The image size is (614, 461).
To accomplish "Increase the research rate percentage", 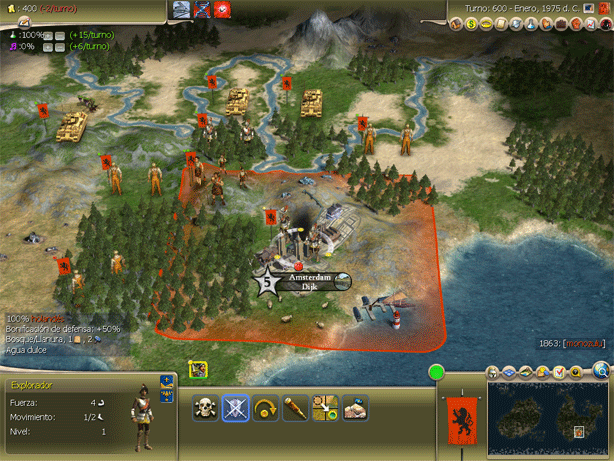I will click(46, 35).
